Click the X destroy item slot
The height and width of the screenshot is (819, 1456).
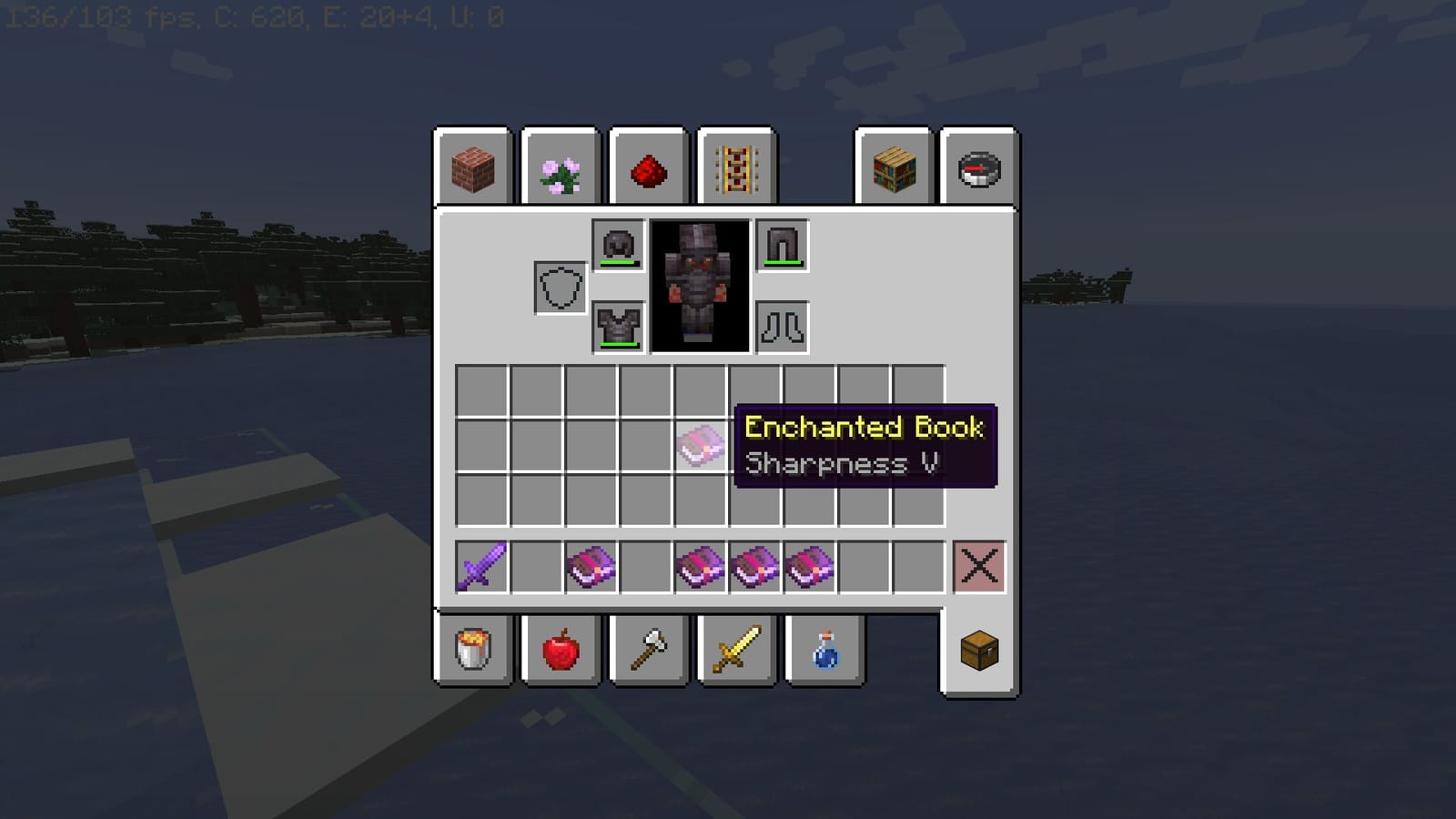click(980, 566)
